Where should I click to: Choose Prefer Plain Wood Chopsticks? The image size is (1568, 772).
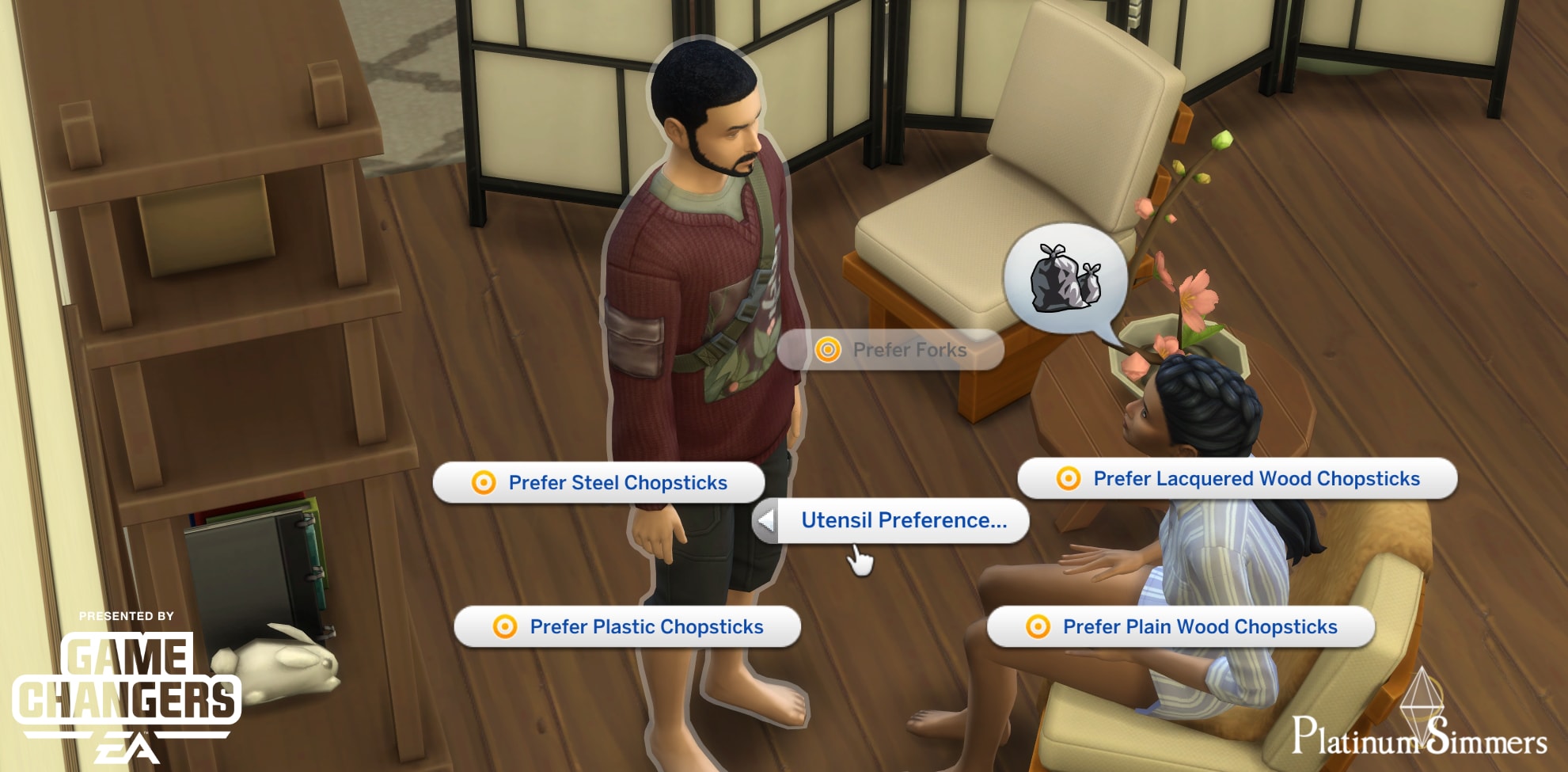tap(1181, 627)
